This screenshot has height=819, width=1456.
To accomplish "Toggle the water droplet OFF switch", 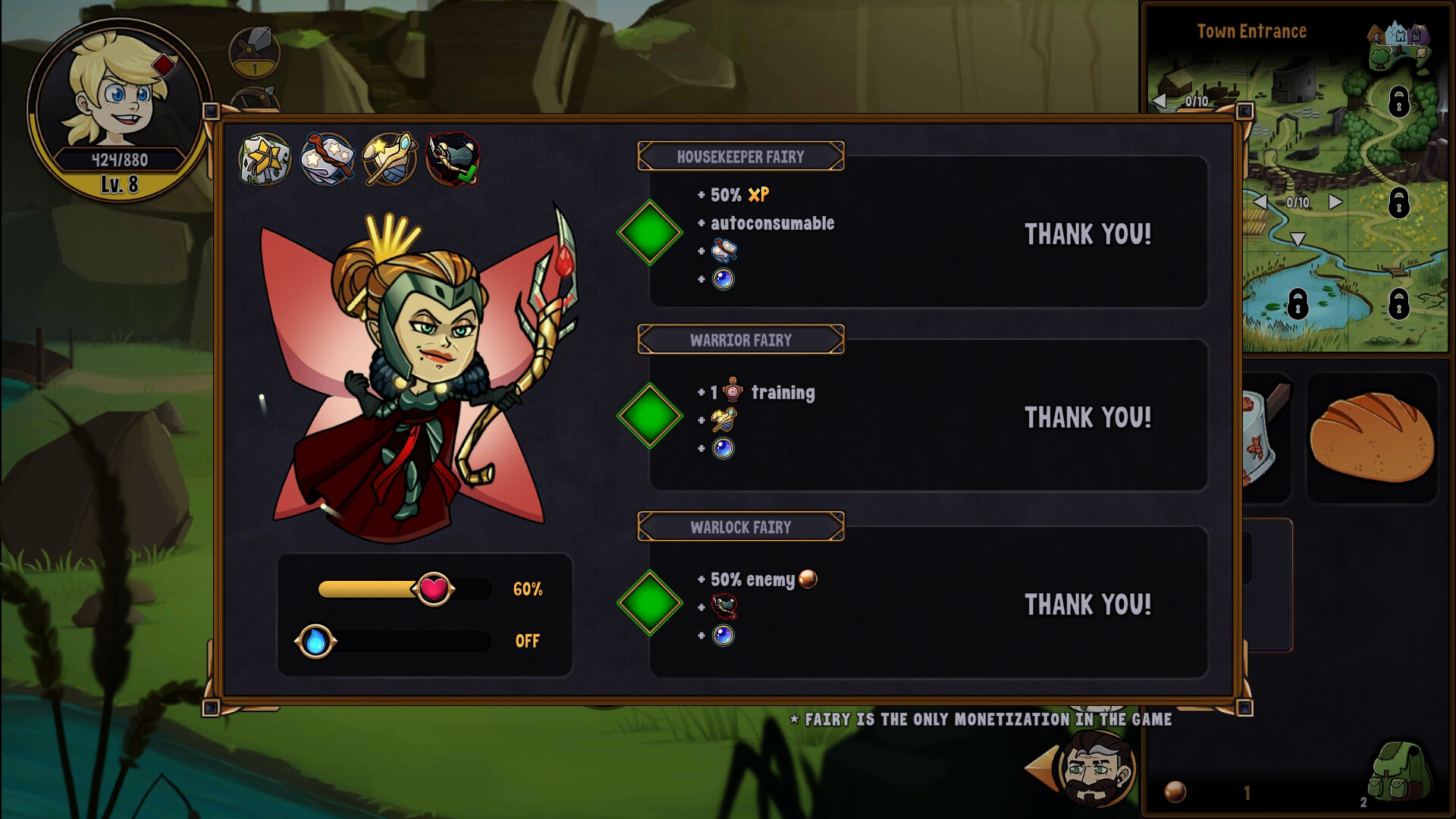I will 316,642.
